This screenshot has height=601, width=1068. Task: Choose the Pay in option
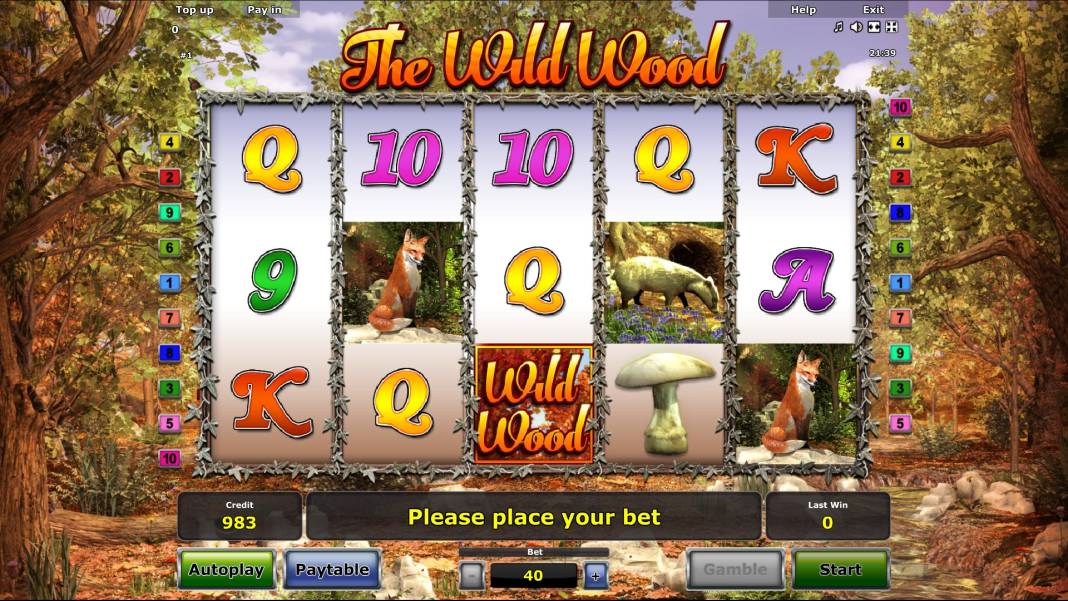click(x=264, y=9)
